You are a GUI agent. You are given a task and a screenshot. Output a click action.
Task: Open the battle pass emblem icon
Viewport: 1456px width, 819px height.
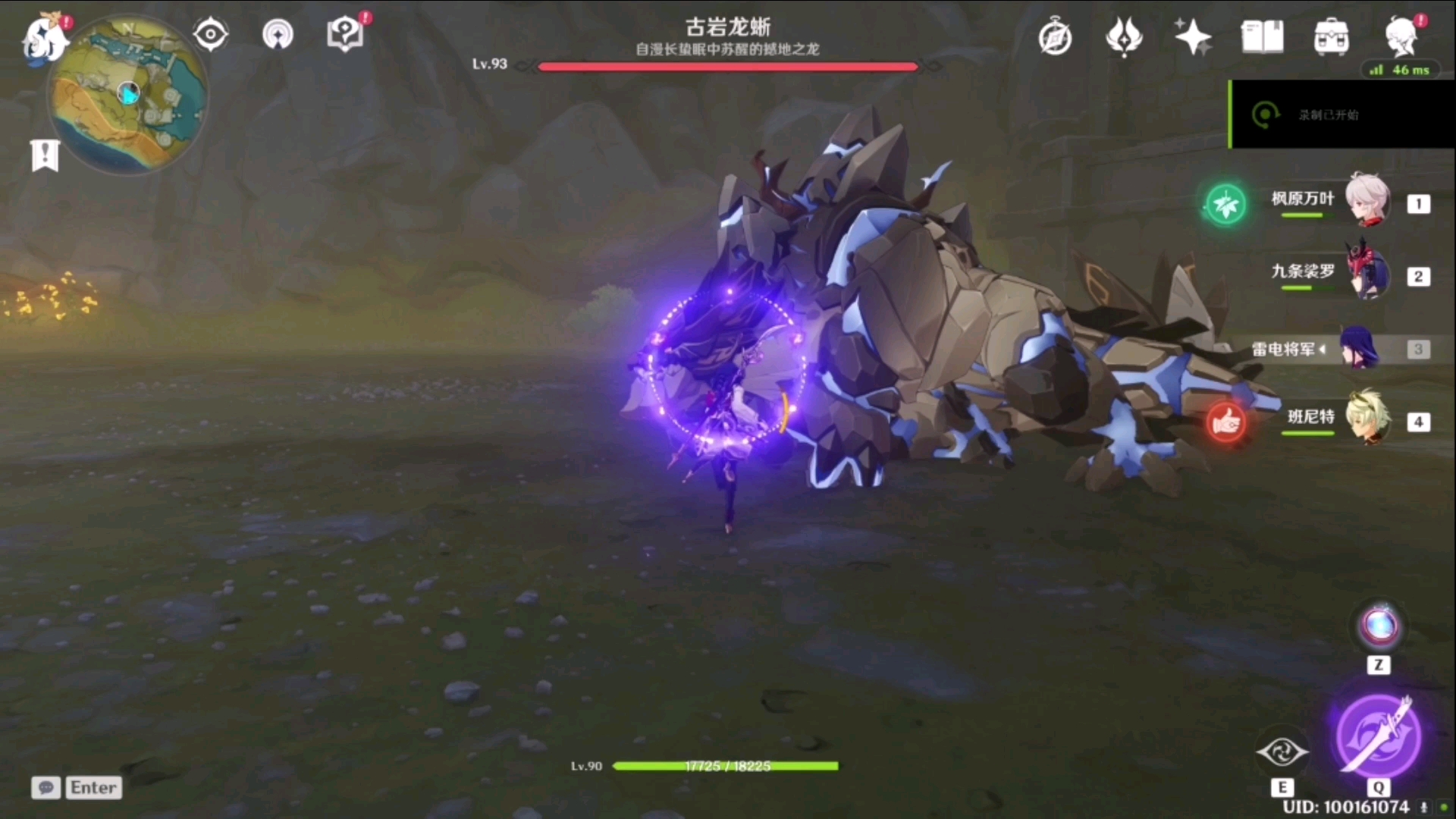coord(1124,36)
